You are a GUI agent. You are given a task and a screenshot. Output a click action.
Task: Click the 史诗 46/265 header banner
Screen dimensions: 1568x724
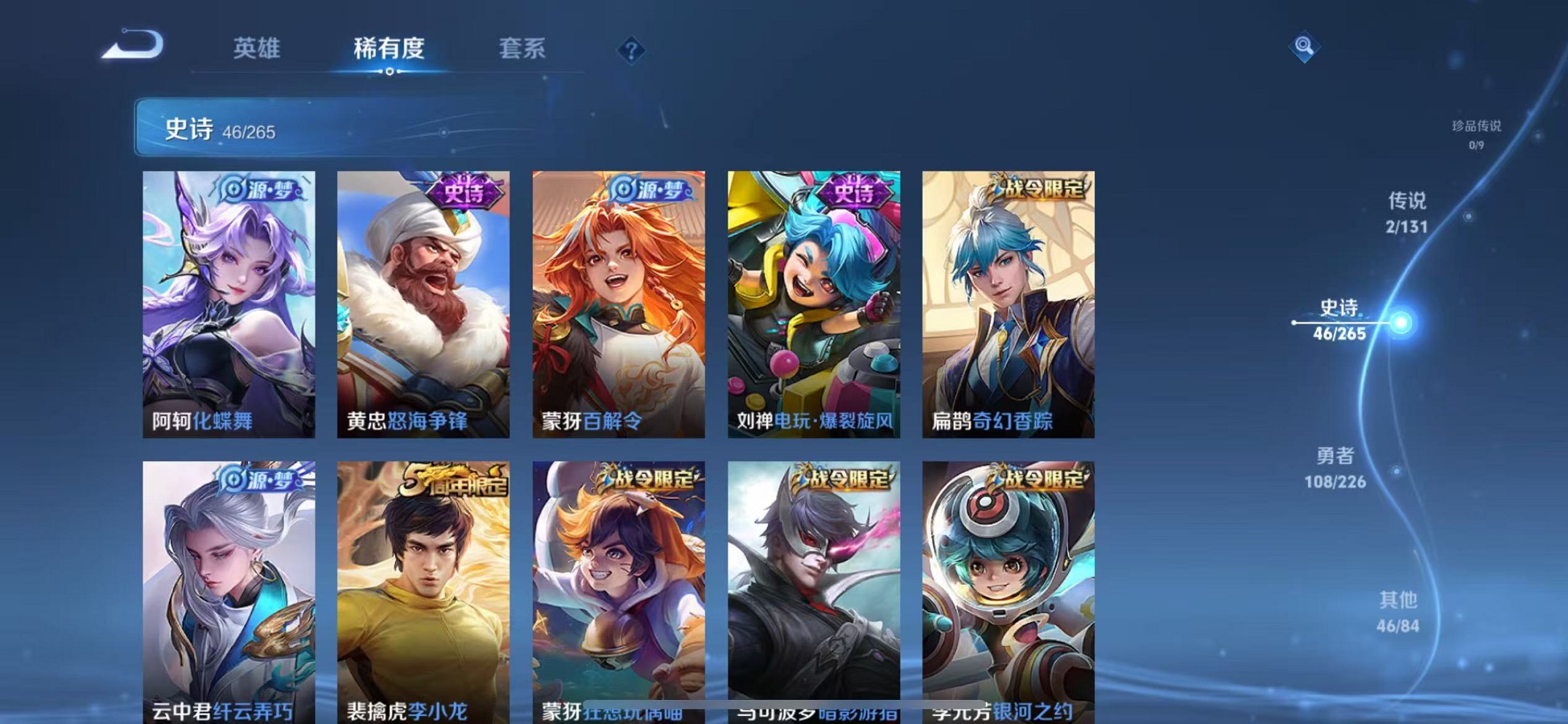point(219,130)
